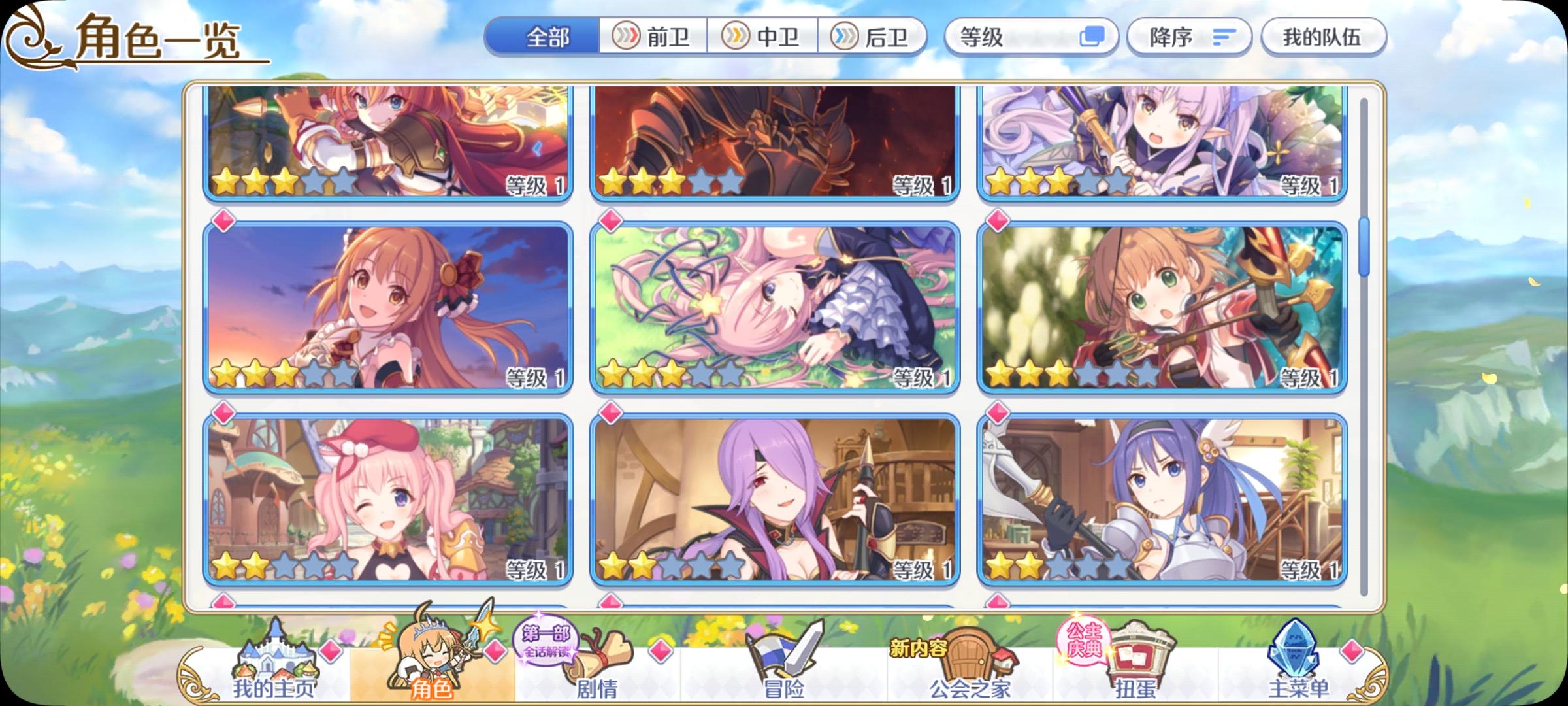This screenshot has width=1568, height=706.
Task: Select the 全部 tab to show all characters
Action: 547,37
